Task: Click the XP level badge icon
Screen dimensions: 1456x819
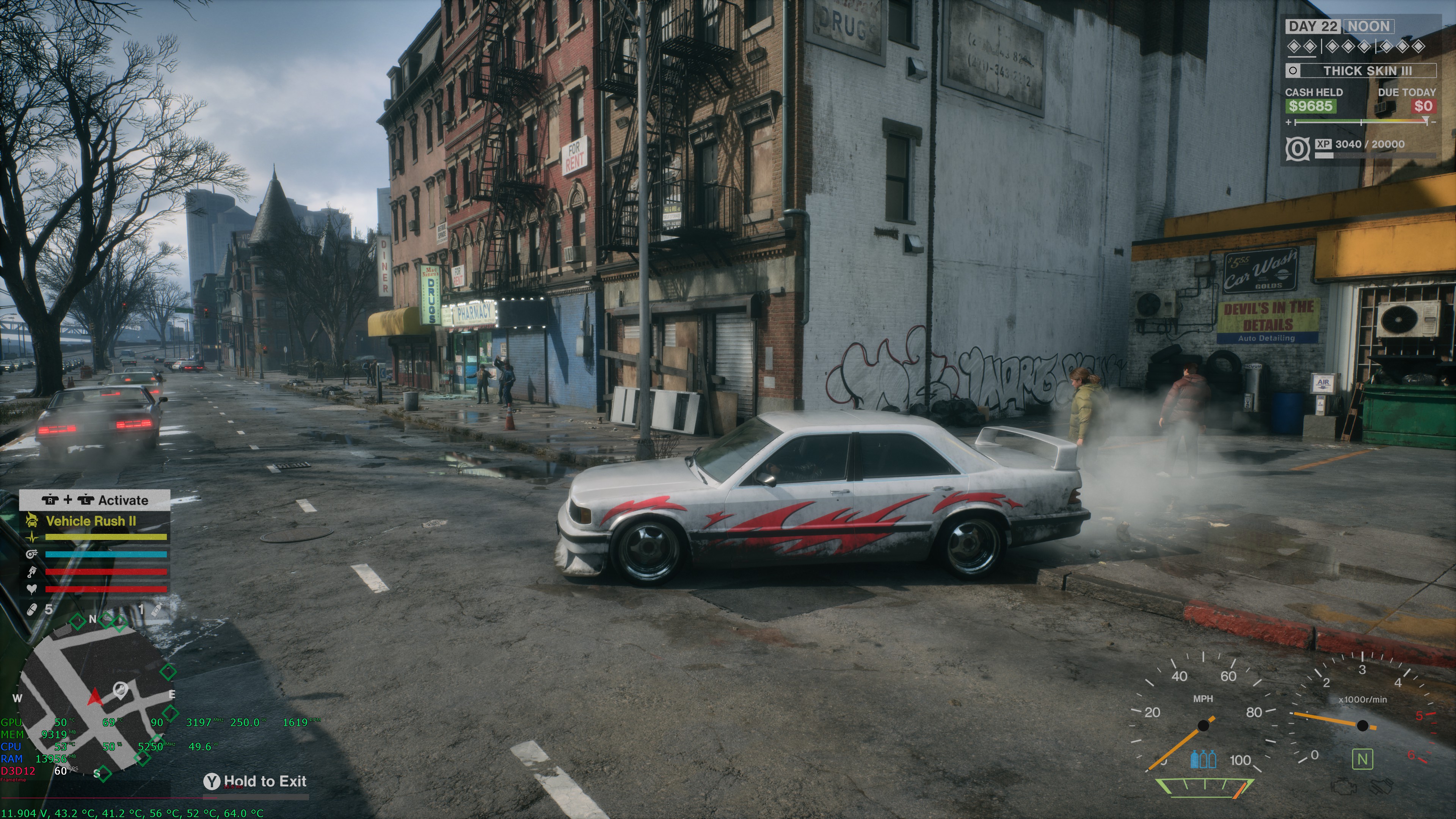Action: point(1297,149)
